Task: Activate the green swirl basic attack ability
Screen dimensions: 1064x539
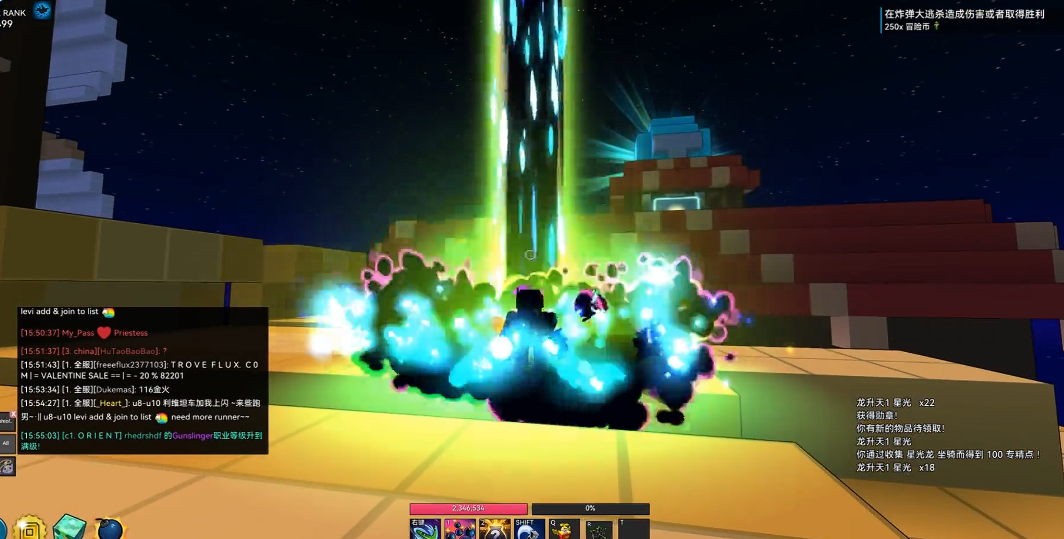Action: pyautogui.click(x=425, y=529)
